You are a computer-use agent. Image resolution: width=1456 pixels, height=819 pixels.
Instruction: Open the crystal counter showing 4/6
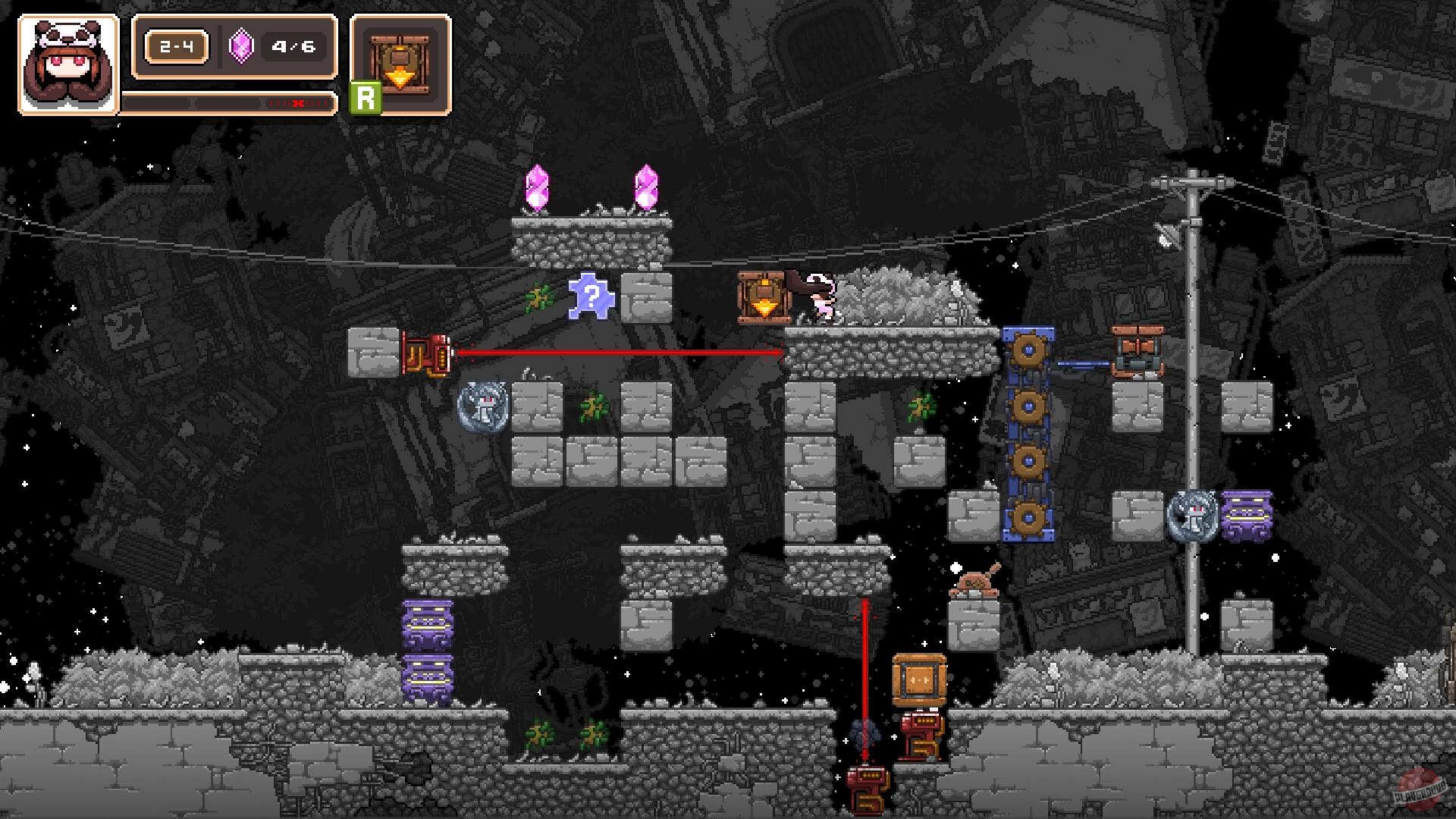coord(293,47)
